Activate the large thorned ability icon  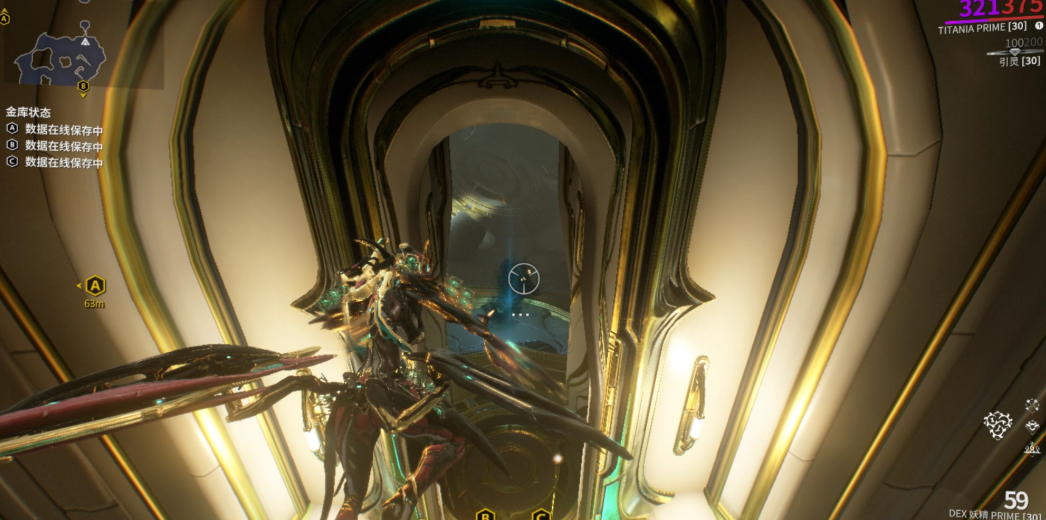point(997,425)
